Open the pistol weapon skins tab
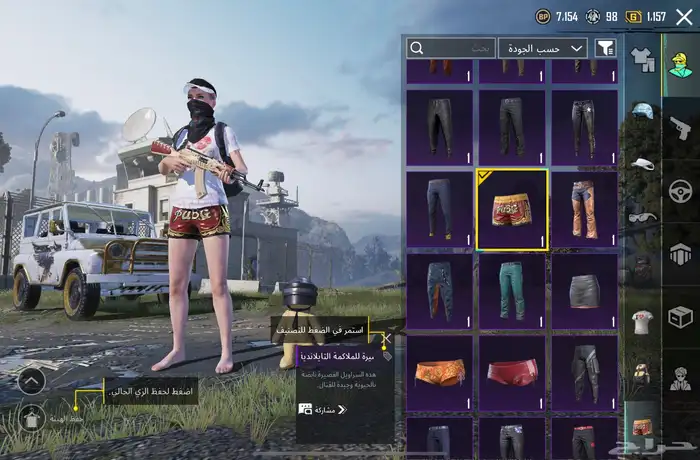Image resolution: width=700 pixels, height=460 pixels. tap(680, 128)
